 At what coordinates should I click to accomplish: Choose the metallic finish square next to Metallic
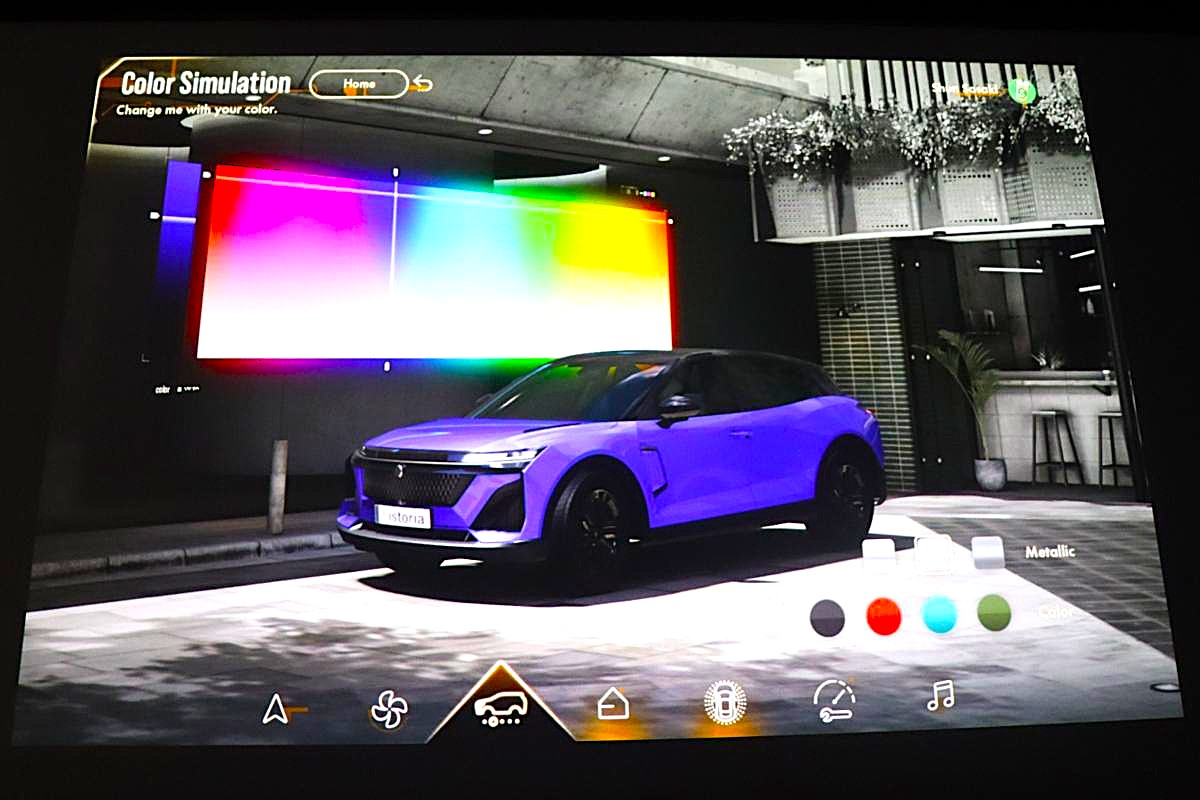pyautogui.click(x=988, y=552)
